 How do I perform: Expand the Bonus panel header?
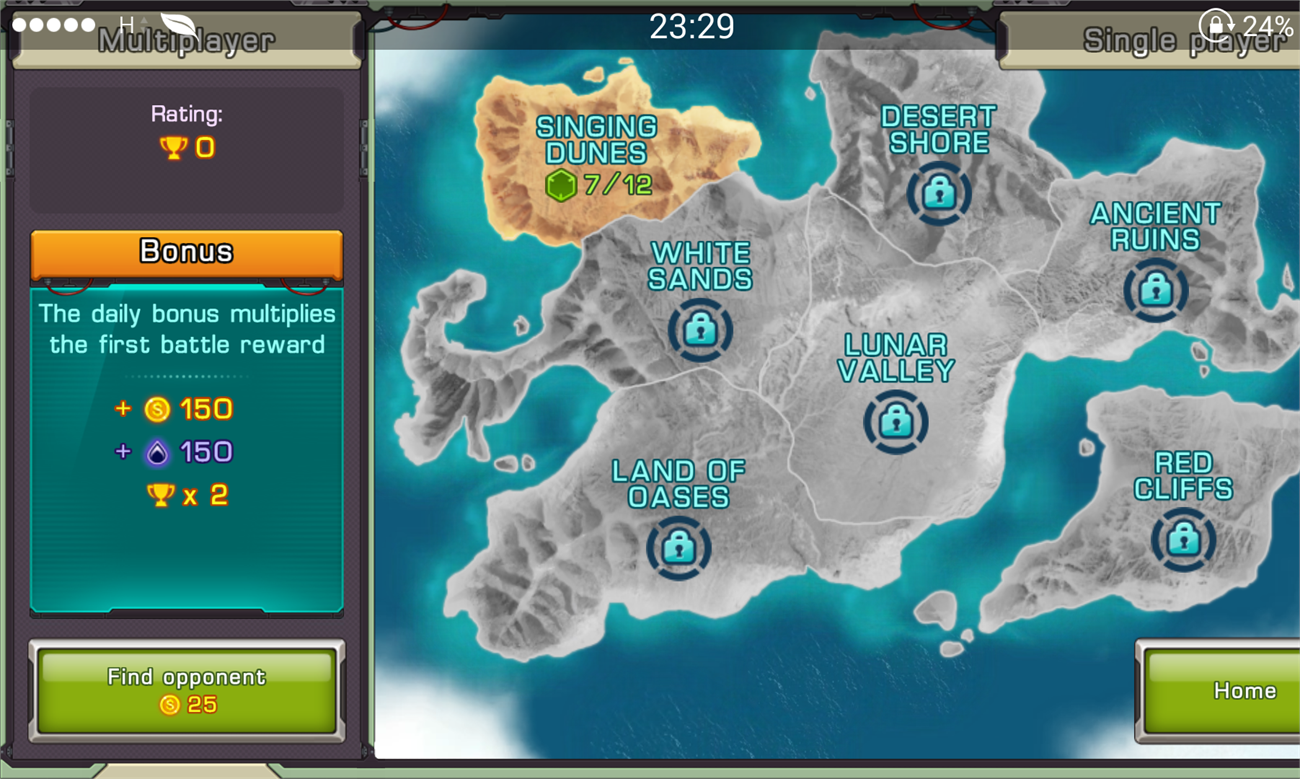[x=186, y=251]
